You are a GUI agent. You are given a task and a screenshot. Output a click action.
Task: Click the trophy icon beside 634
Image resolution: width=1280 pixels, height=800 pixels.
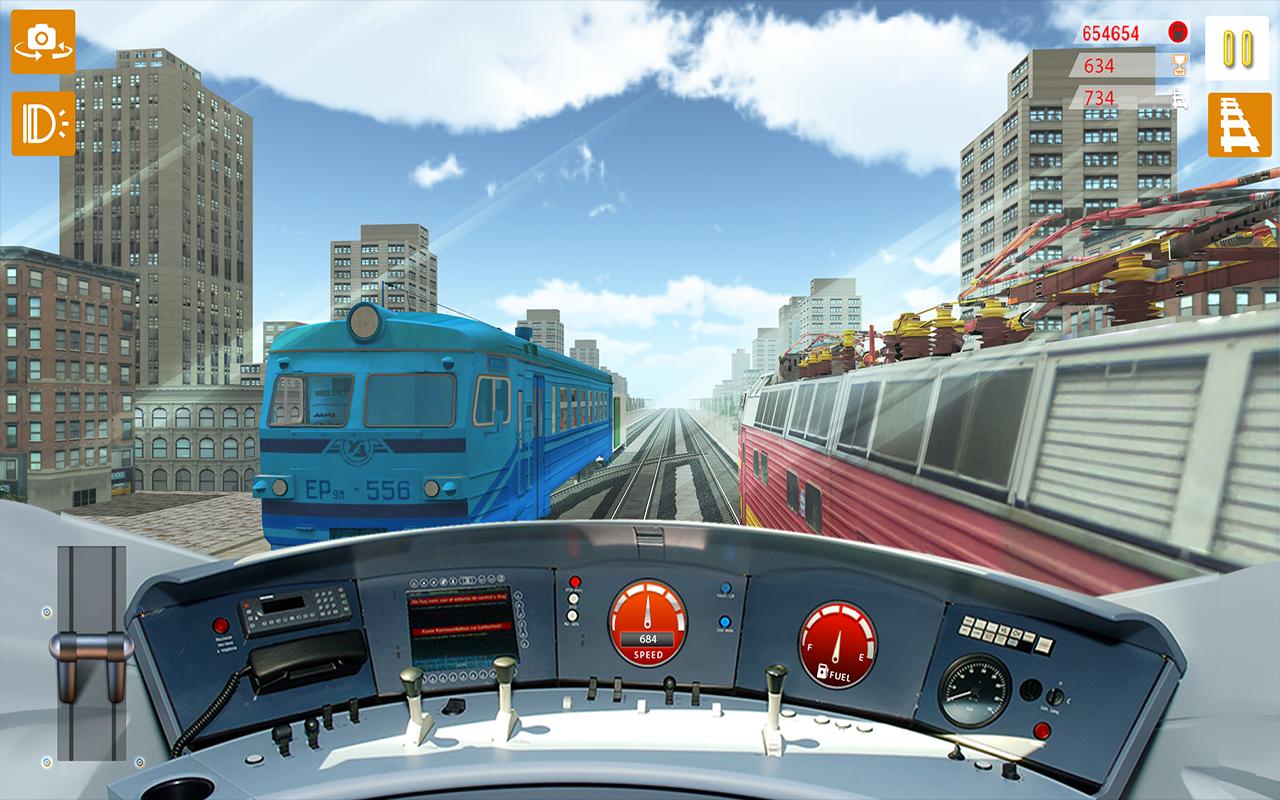point(1180,65)
